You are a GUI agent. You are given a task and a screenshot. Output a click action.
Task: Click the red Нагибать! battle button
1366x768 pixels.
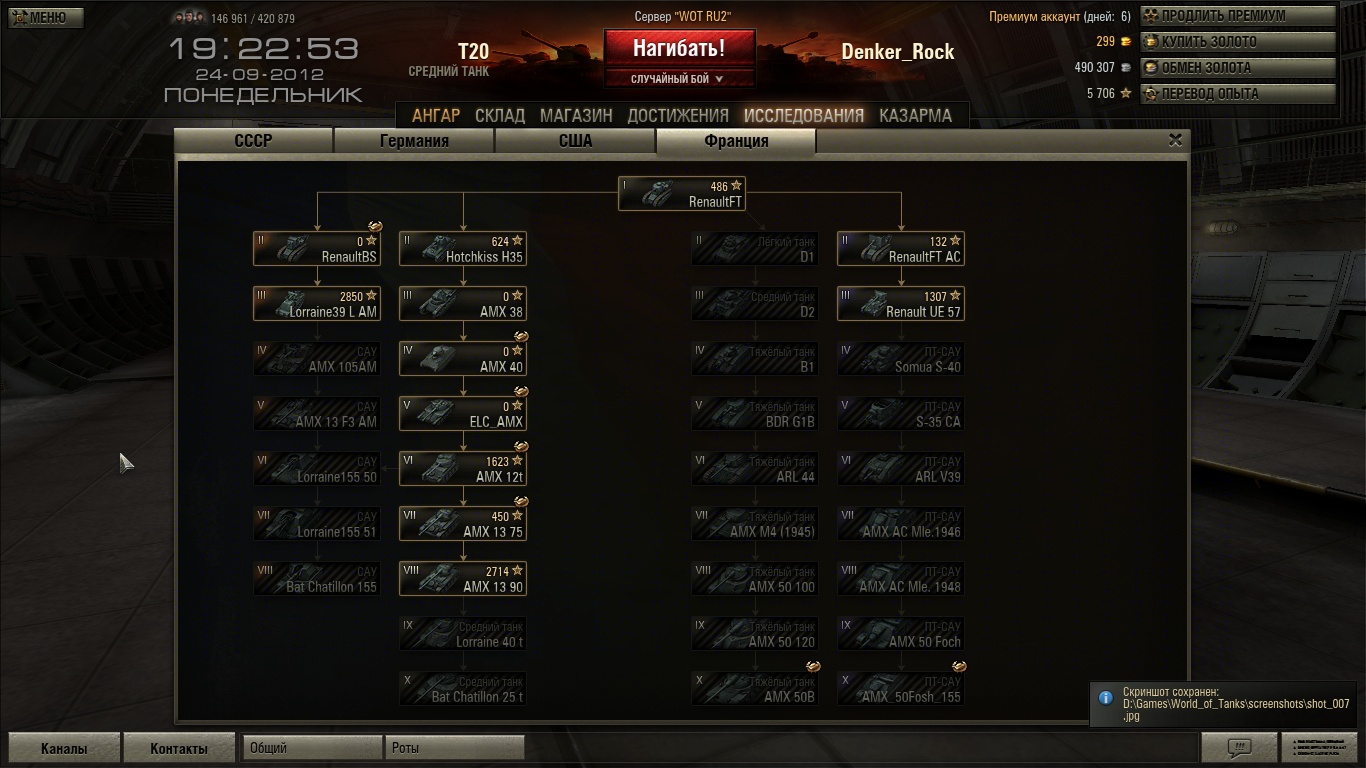679,47
